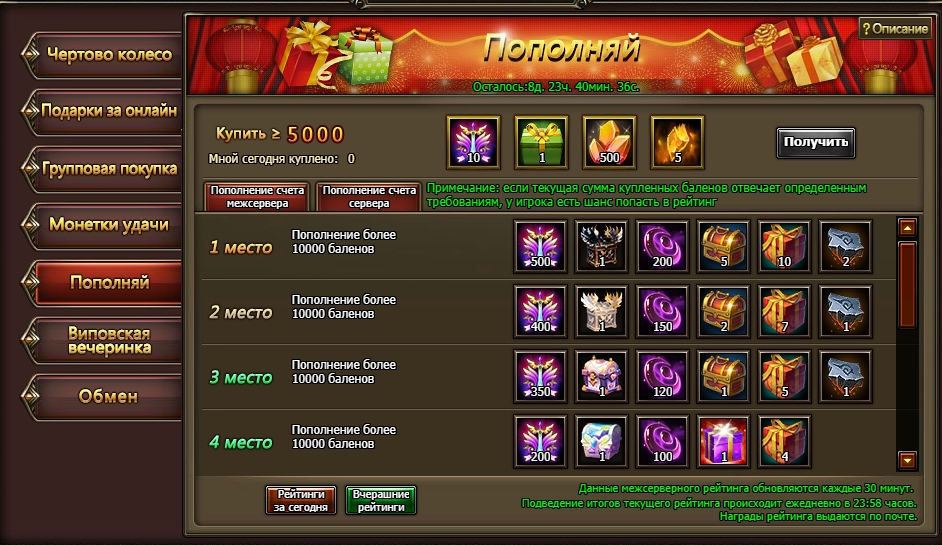Select the Пополняй menu entry

point(108,282)
